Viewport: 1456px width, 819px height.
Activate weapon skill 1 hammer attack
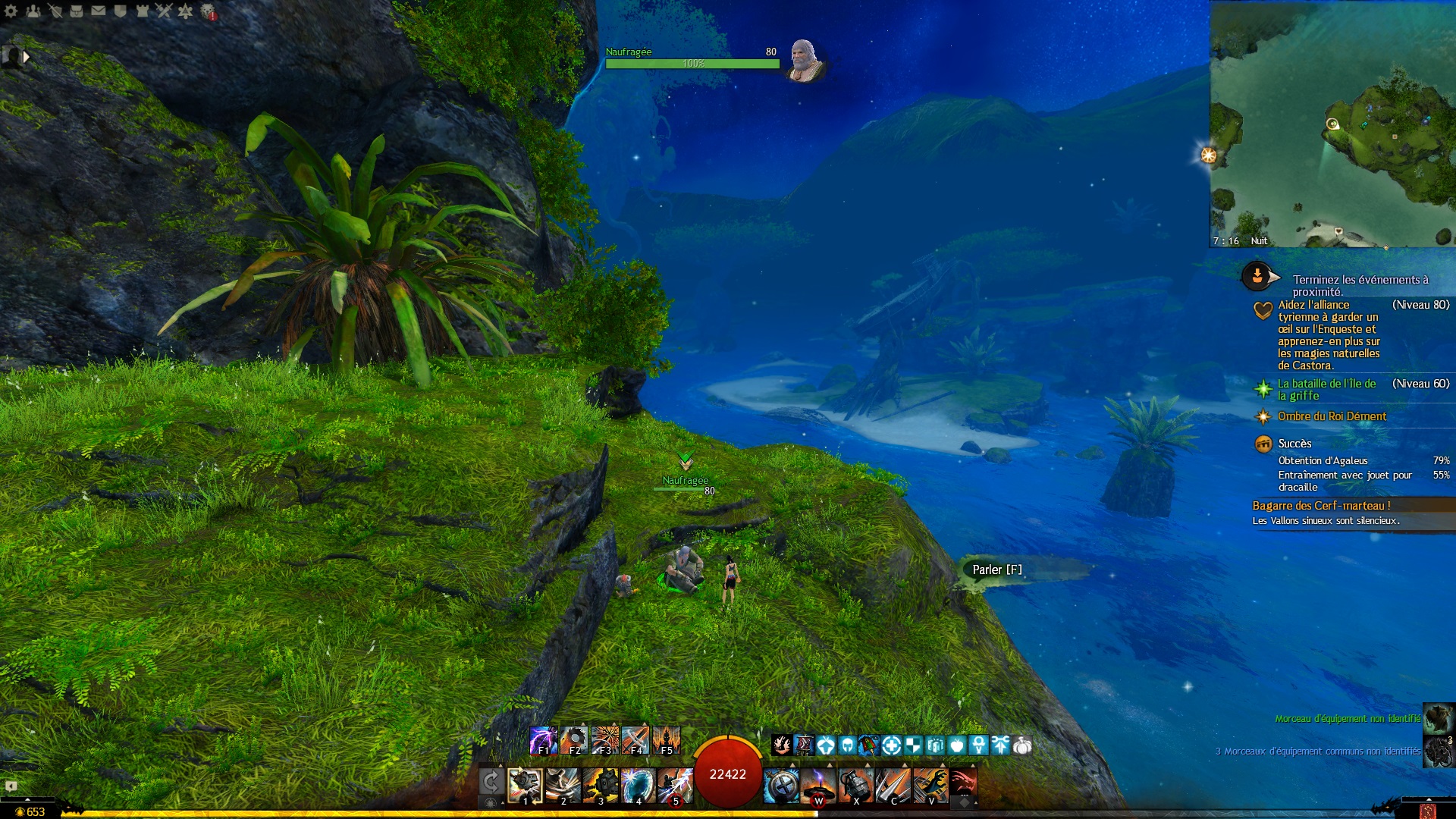click(524, 786)
